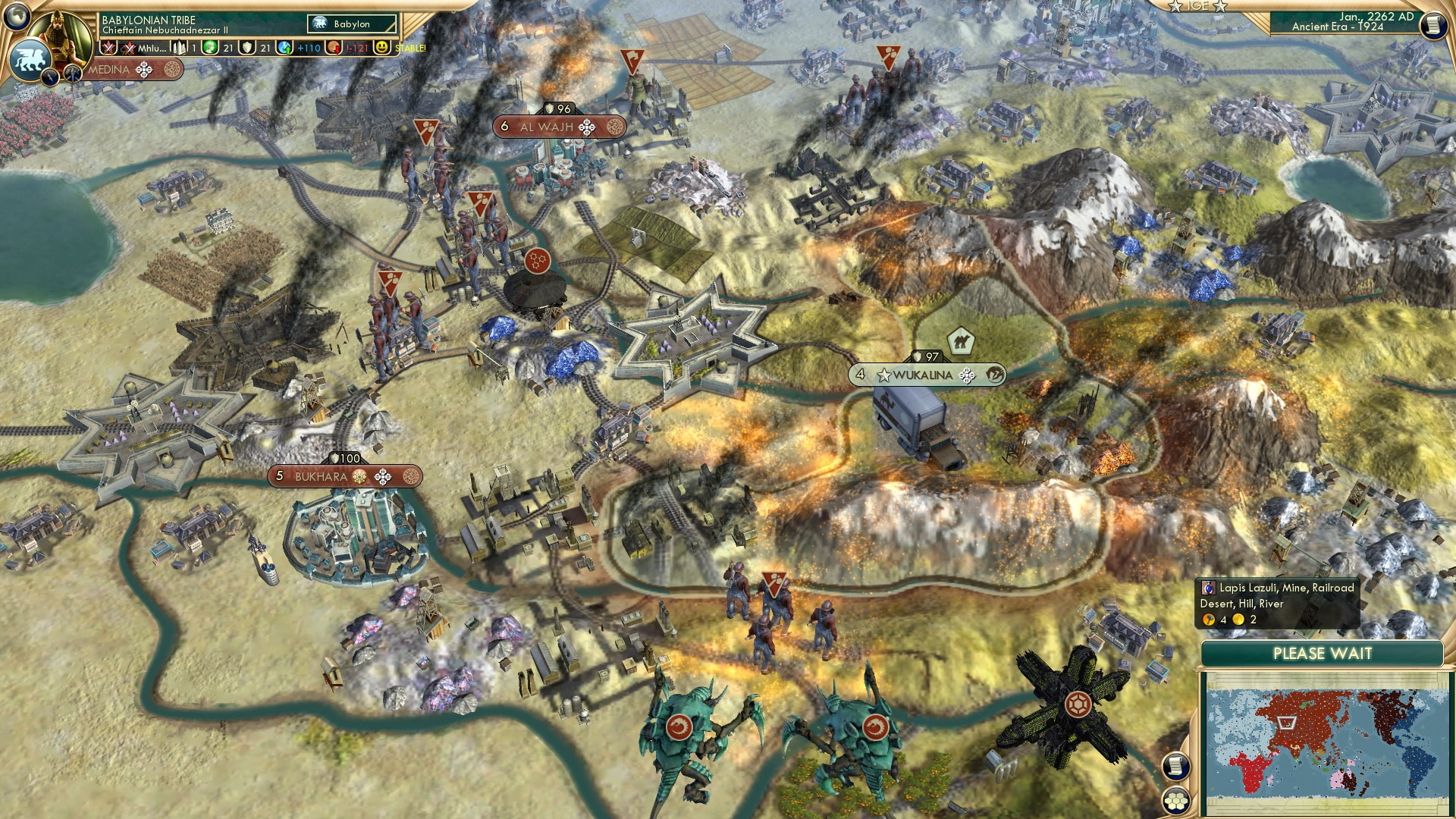Open the scroll menu beside the date
Screen dimensions: 1456x819
pos(1432,25)
